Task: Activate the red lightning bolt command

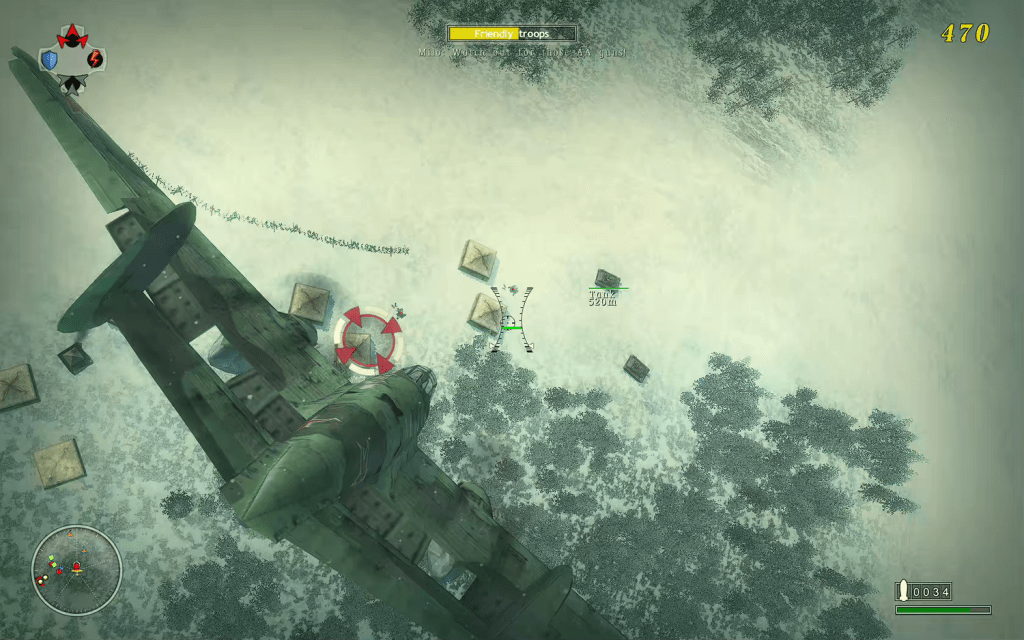Action: point(94,60)
